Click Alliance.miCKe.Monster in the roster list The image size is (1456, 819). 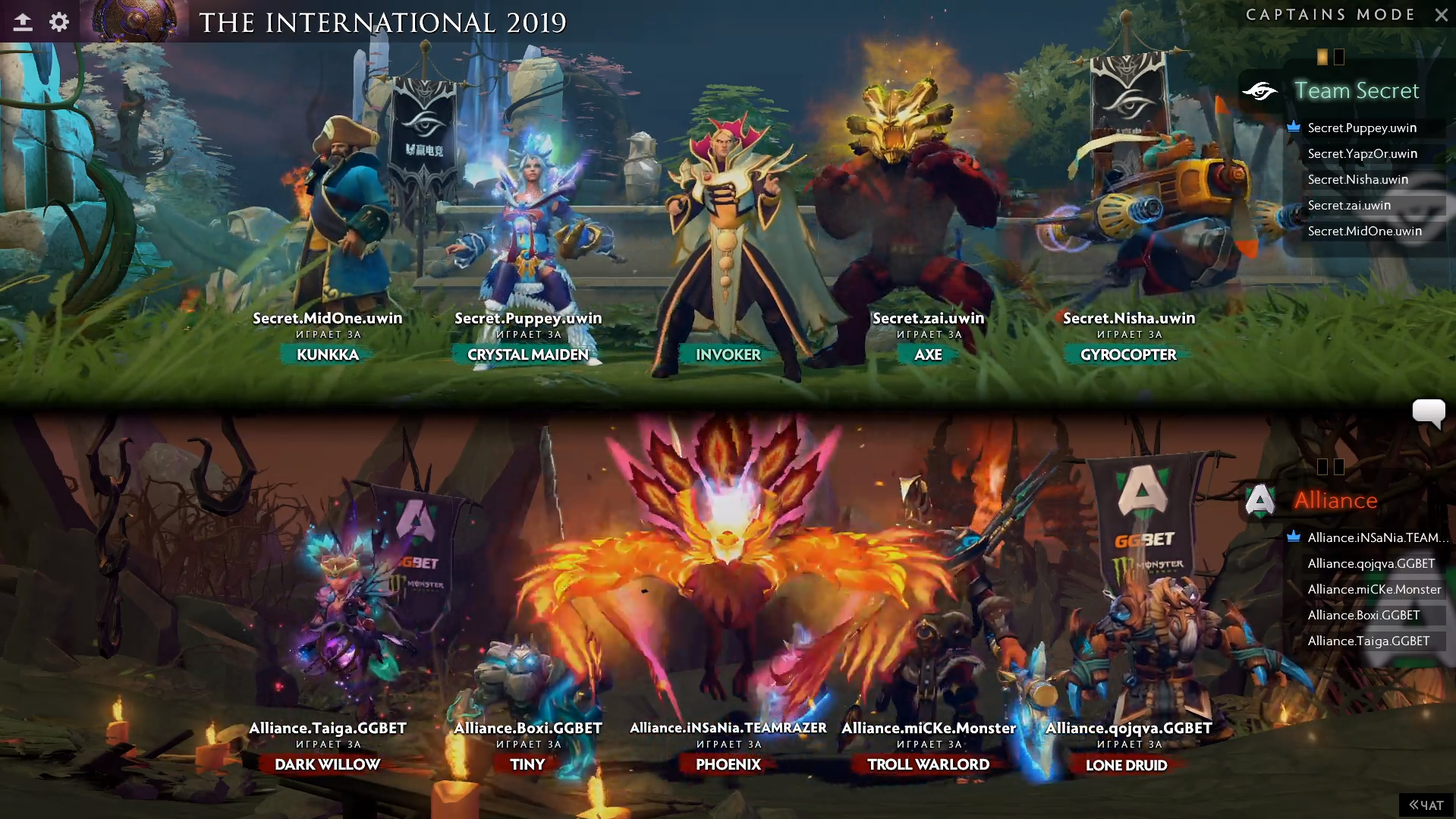pyautogui.click(x=1374, y=589)
